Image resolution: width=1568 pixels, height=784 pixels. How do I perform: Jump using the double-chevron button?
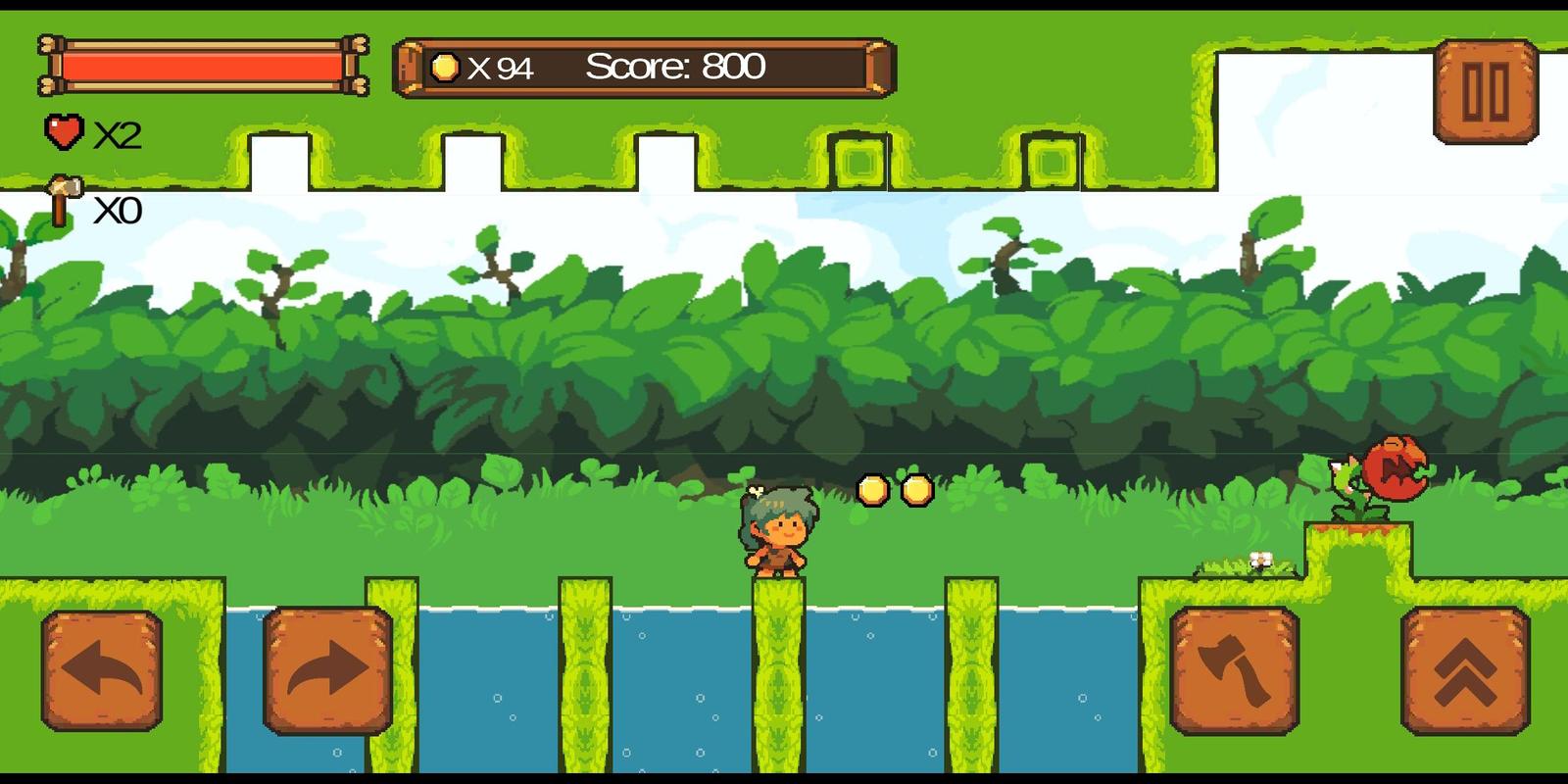pyautogui.click(x=1465, y=671)
